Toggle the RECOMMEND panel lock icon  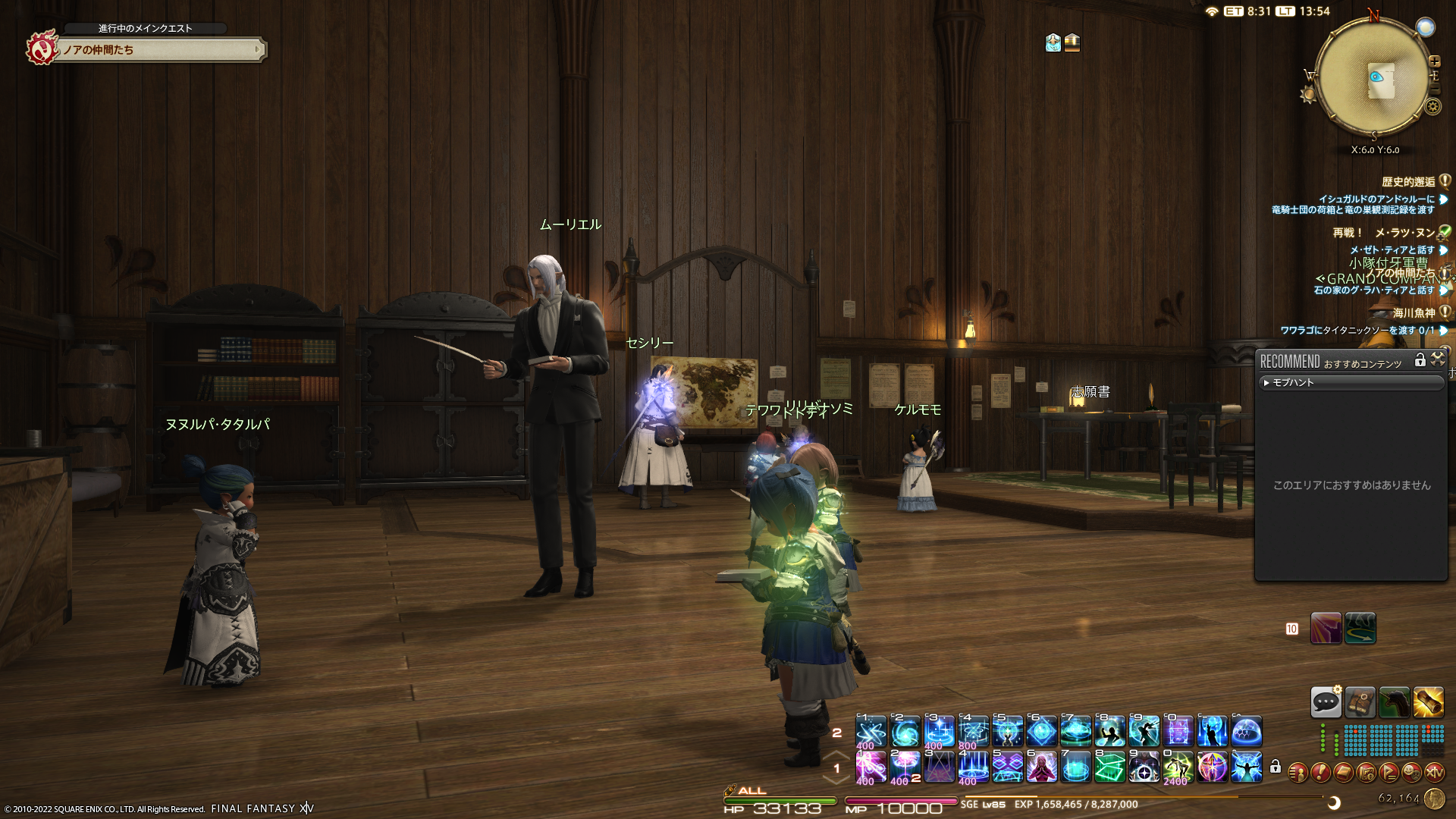pos(1420,360)
